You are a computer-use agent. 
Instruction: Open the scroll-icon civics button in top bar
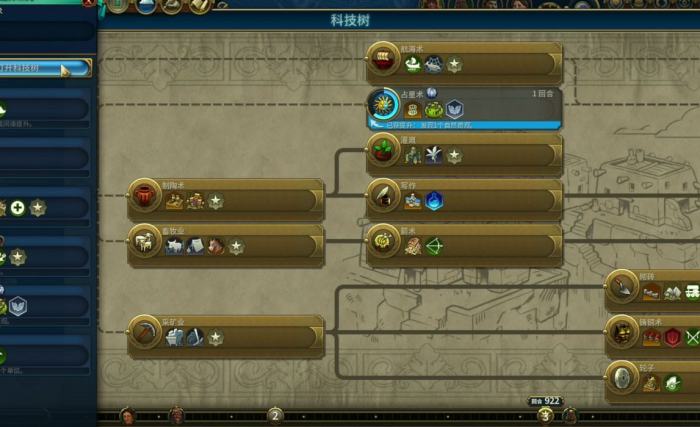(x=199, y=6)
